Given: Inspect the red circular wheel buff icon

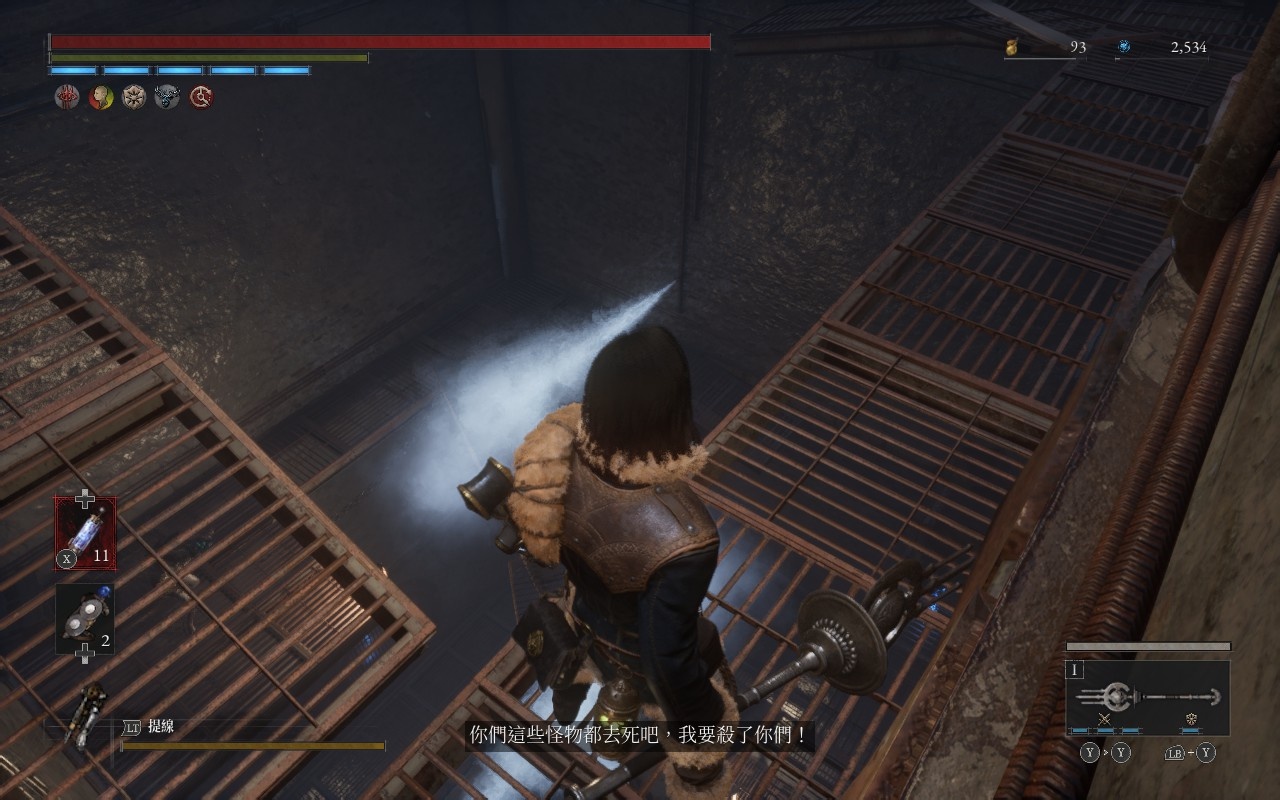Looking at the screenshot, I should 201,97.
